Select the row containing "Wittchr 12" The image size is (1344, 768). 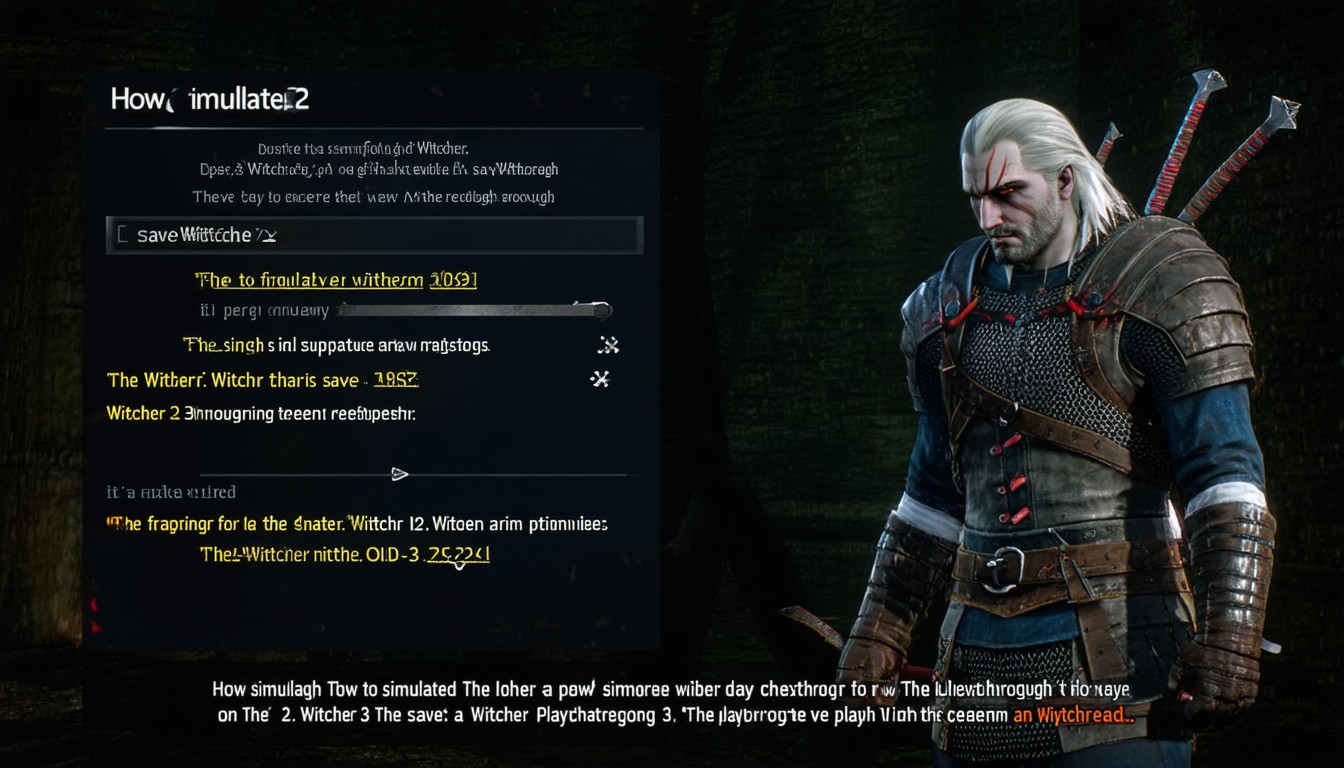357,523
